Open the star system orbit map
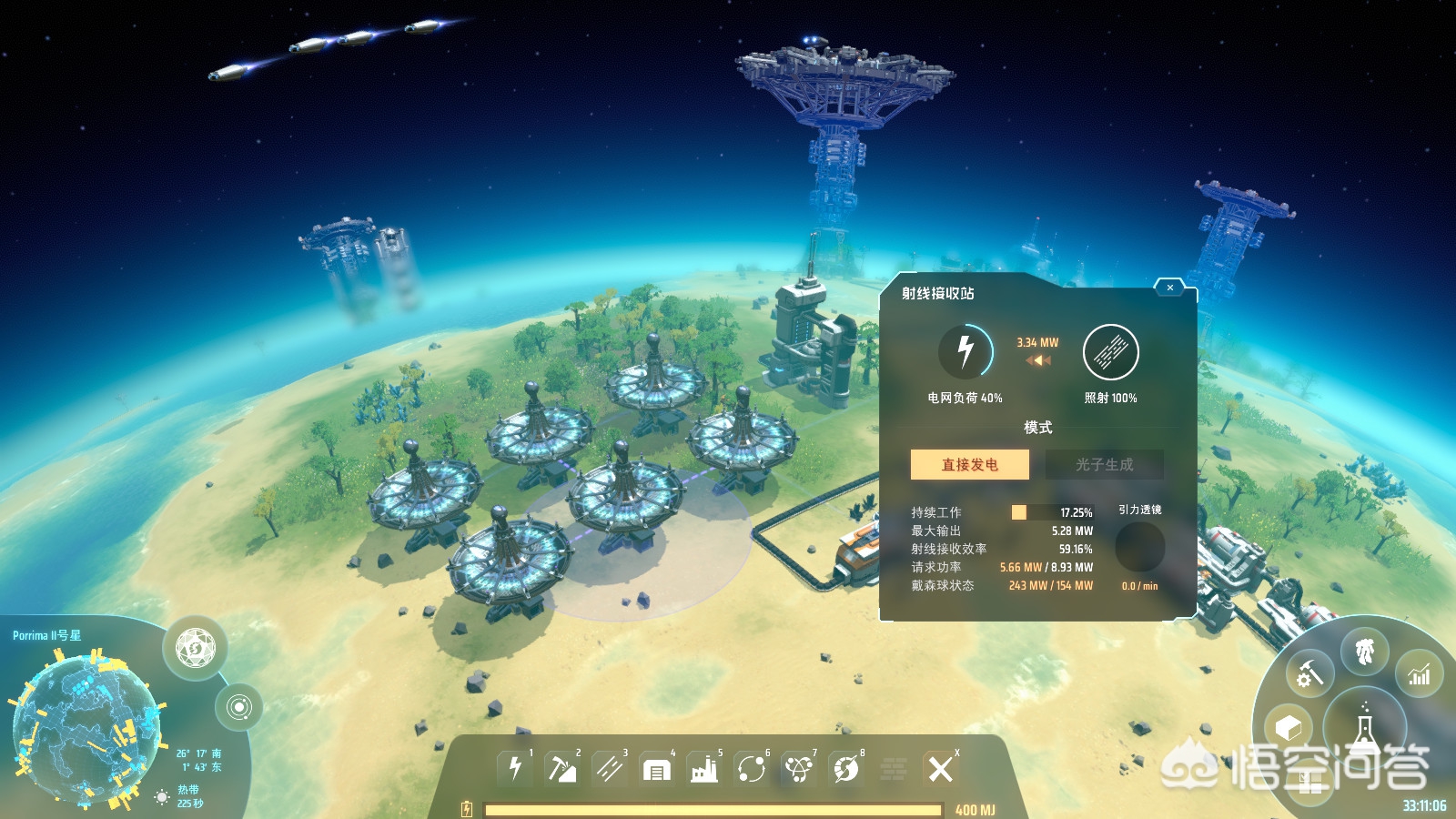This screenshot has width=1456, height=819. tap(238, 707)
